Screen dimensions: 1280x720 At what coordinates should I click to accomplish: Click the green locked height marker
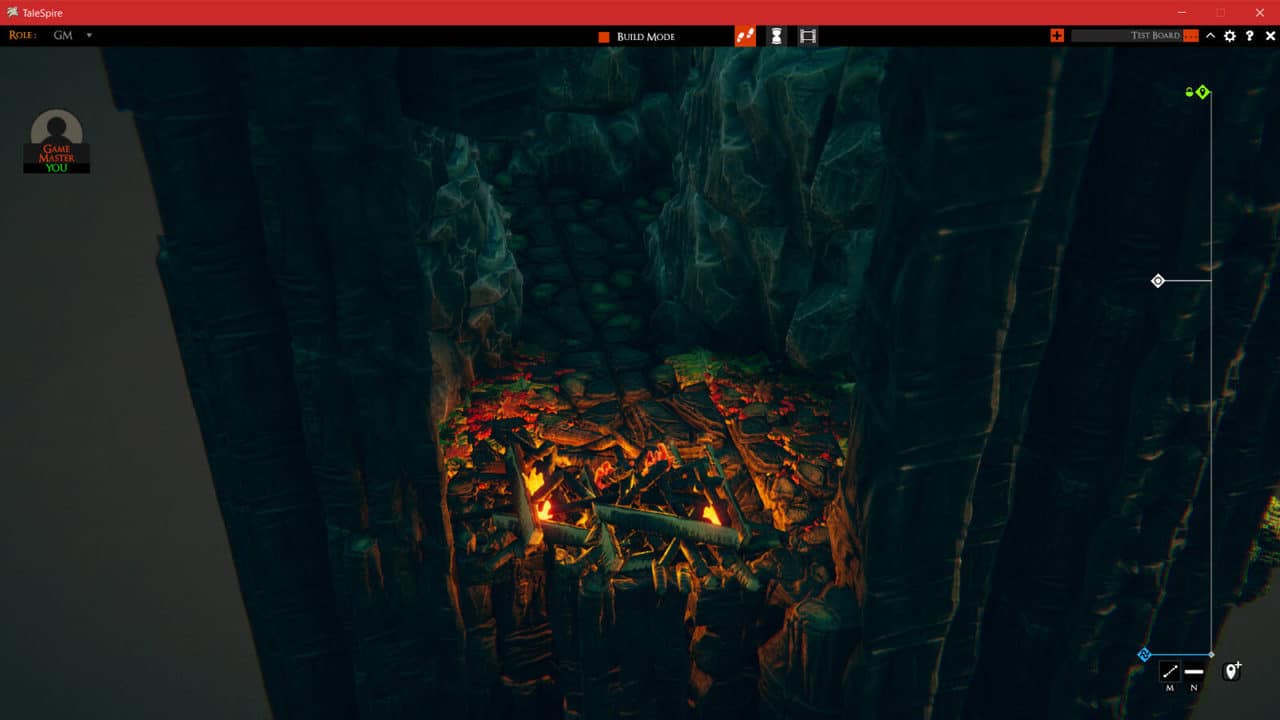point(1202,92)
